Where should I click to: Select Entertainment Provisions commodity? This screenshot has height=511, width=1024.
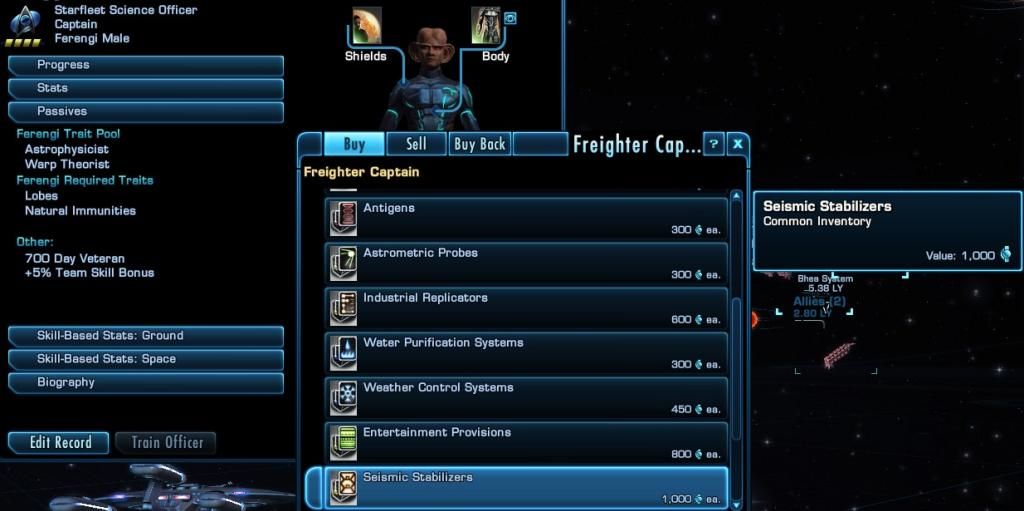coord(526,443)
